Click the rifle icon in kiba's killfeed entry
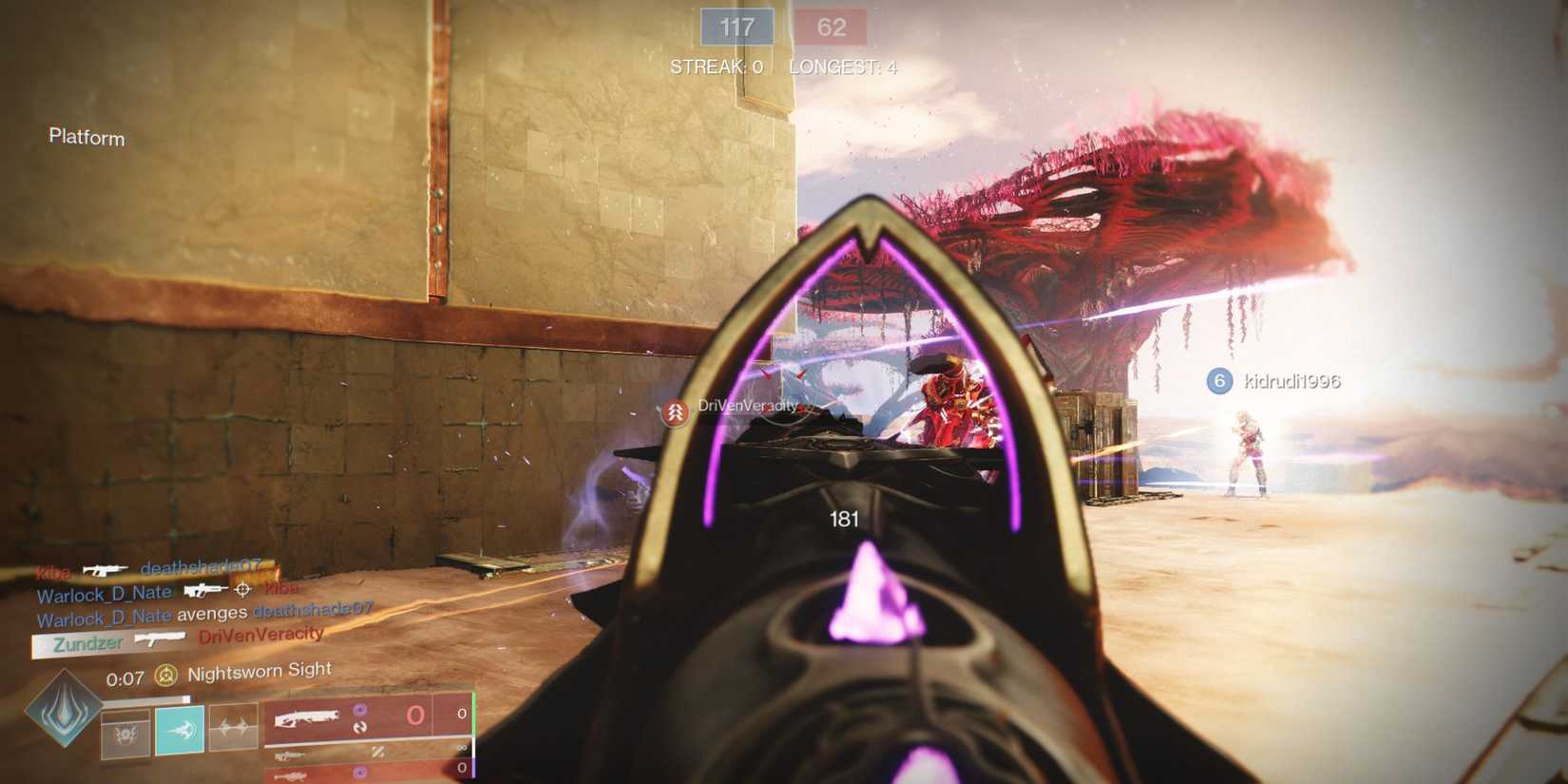This screenshot has width=1568, height=784. tap(105, 571)
